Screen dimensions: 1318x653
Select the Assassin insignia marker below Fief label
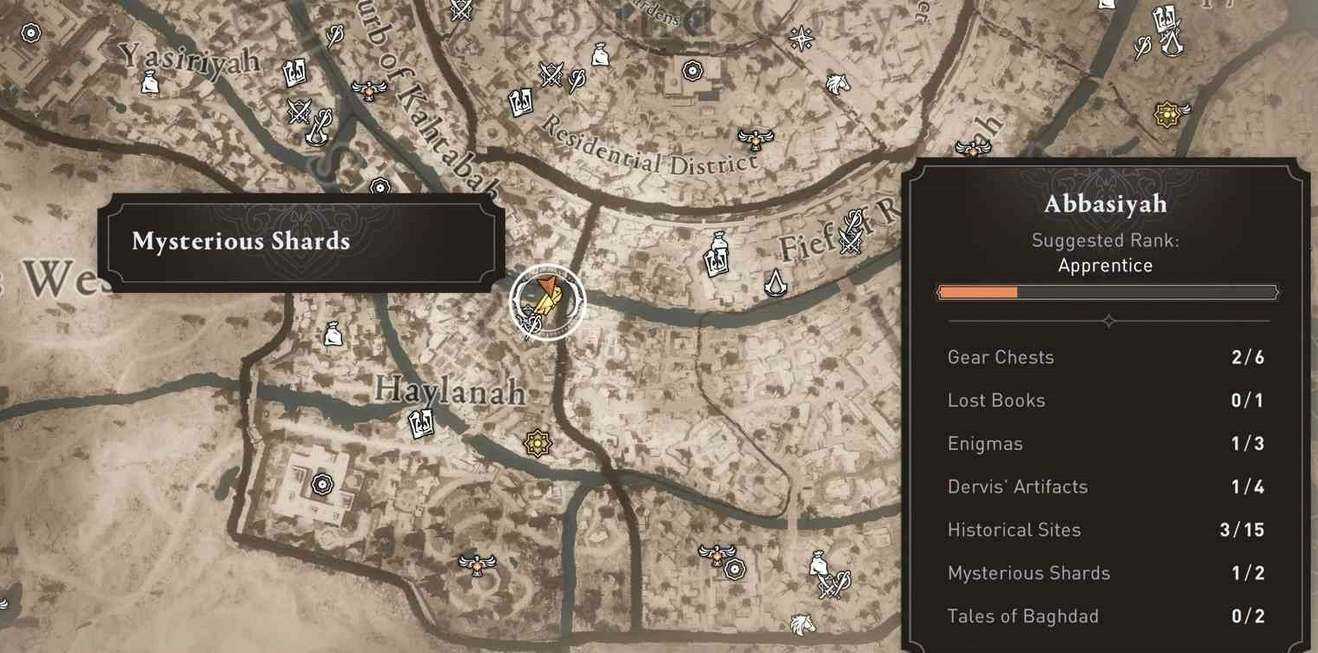776,285
